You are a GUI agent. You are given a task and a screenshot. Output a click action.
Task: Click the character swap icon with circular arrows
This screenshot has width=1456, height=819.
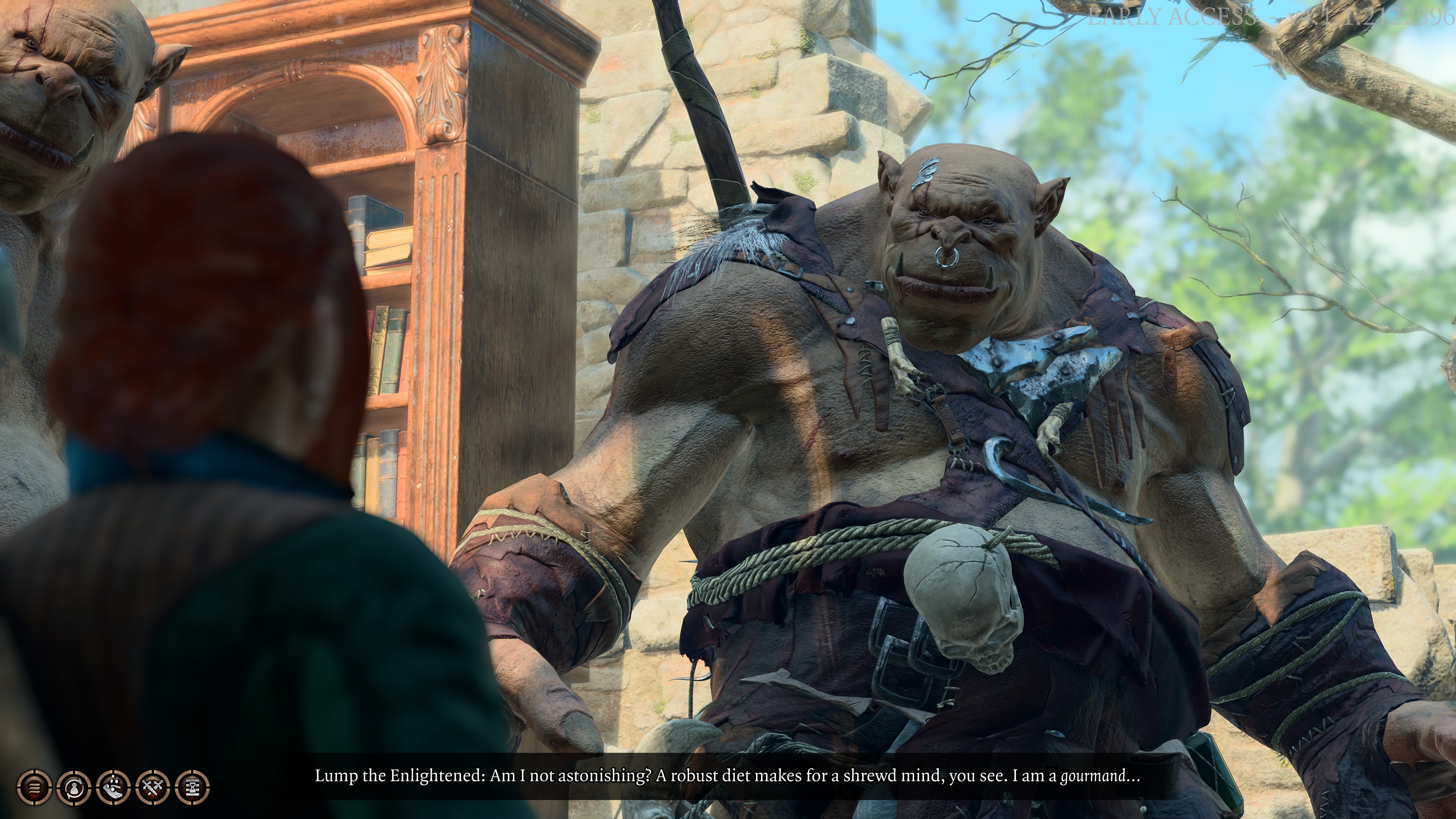click(x=74, y=787)
